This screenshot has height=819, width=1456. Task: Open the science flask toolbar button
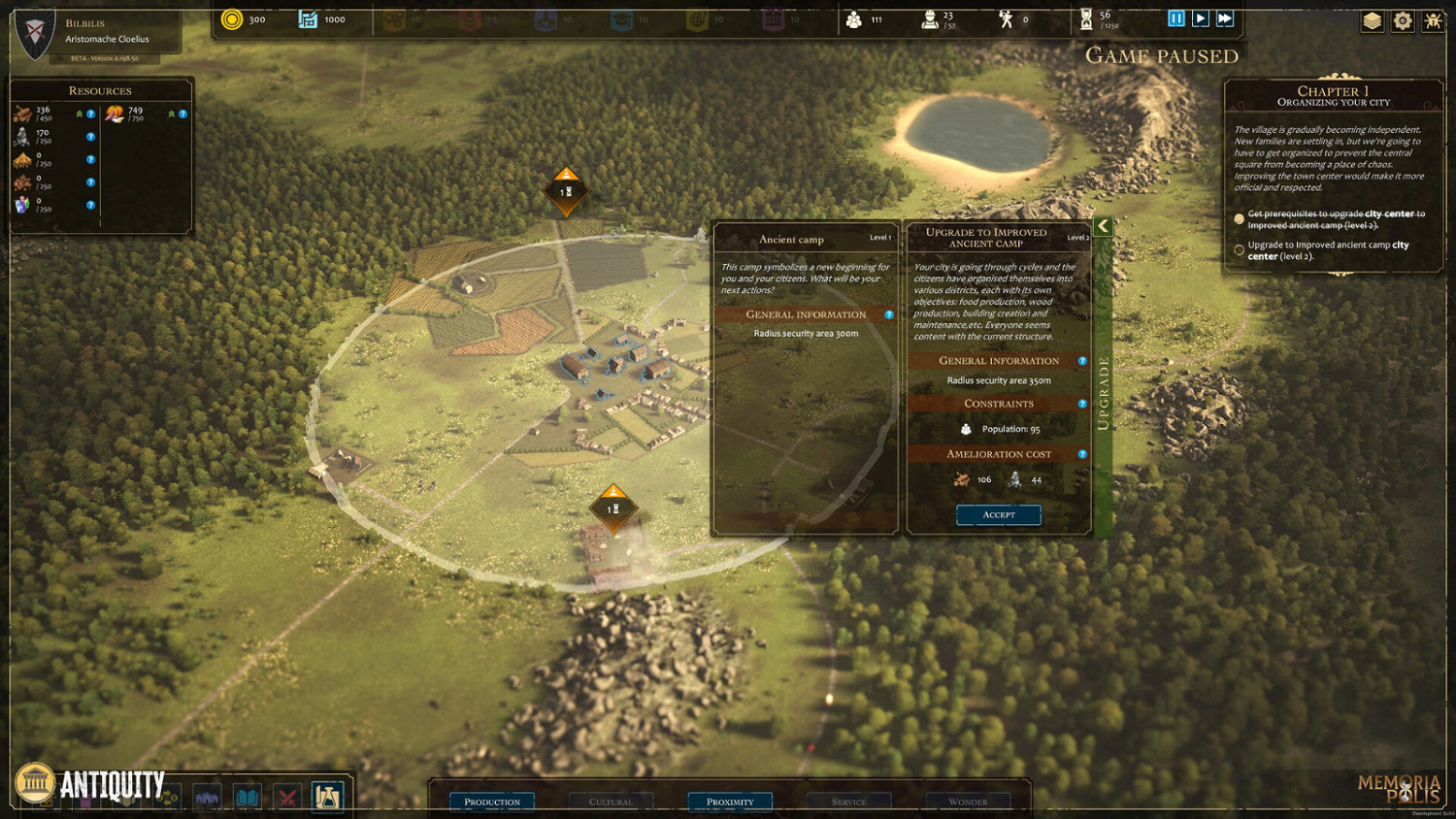click(x=327, y=798)
